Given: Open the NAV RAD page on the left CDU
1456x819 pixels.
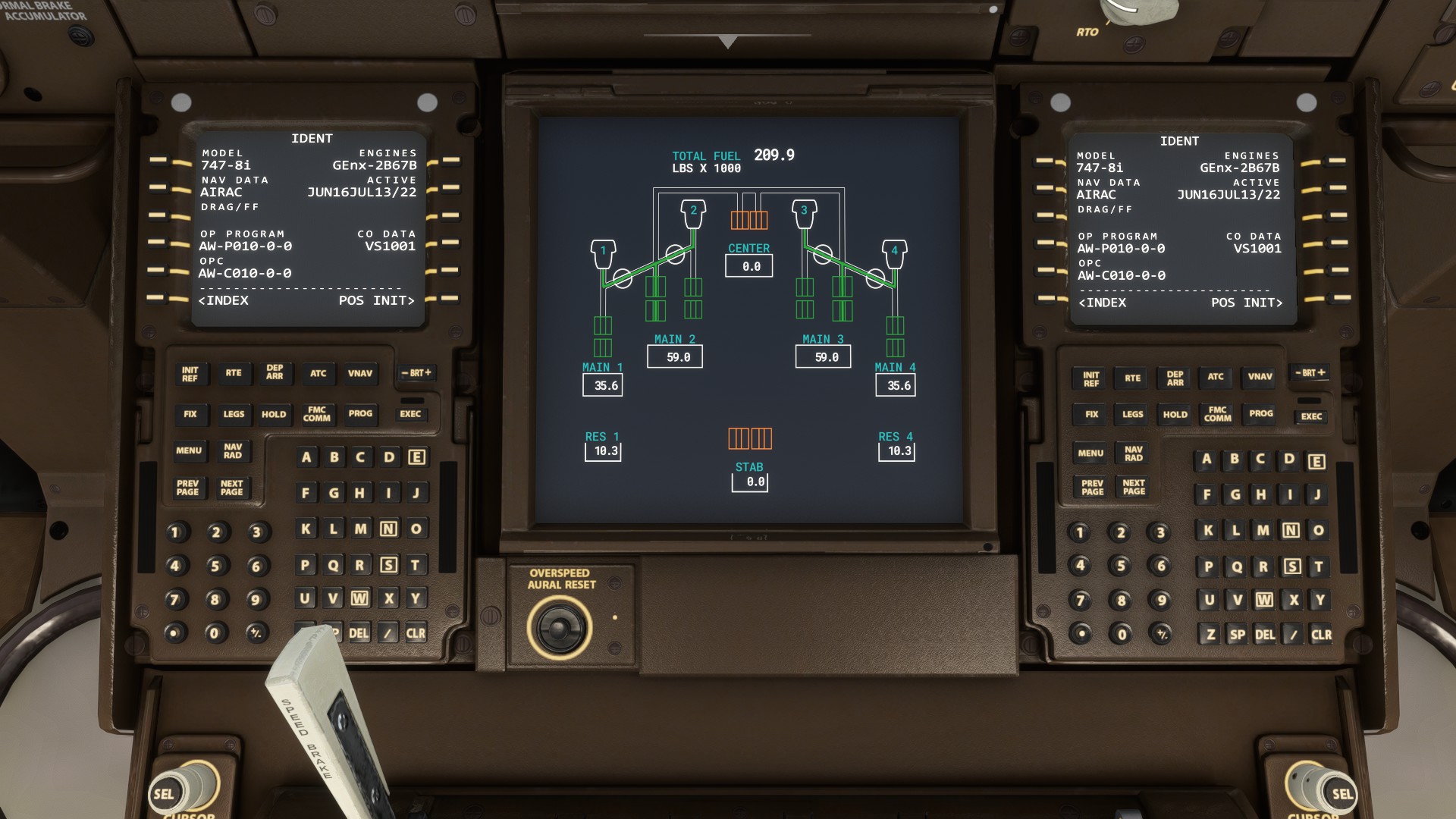Looking at the screenshot, I should [x=233, y=452].
